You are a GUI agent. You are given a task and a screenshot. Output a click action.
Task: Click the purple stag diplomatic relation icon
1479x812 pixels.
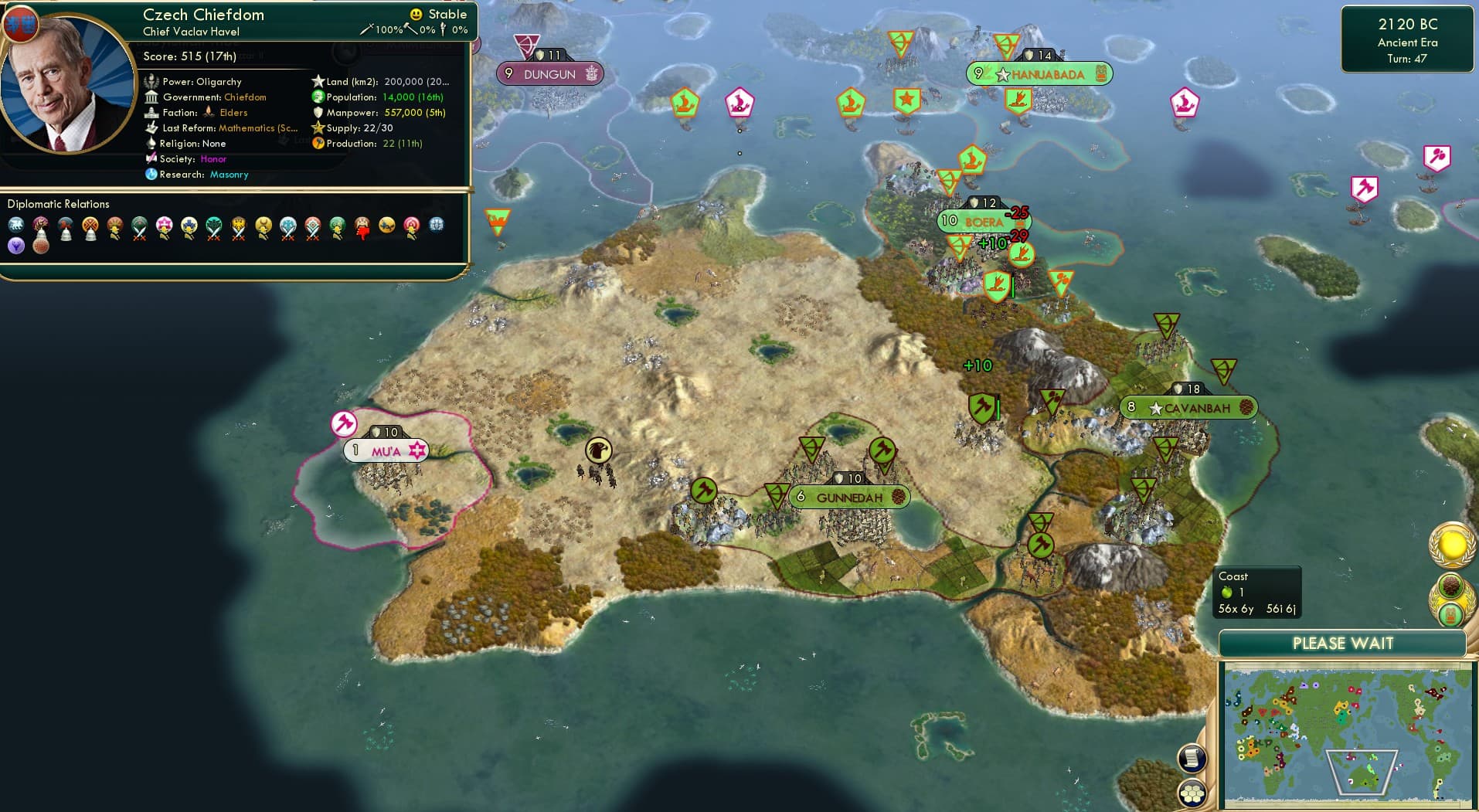(15, 245)
